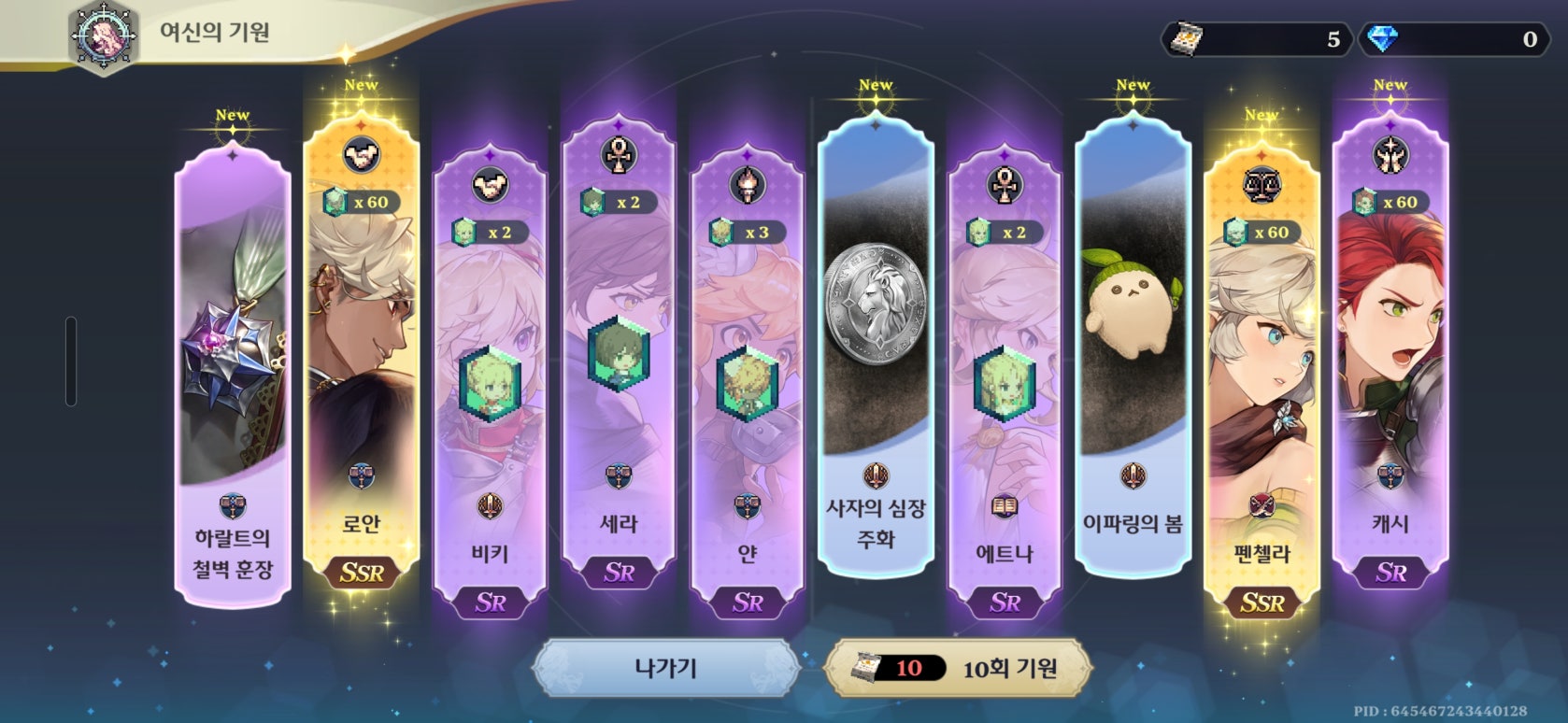Image resolution: width=1568 pixels, height=723 pixels.
Task: Click the x3 shard badge on Yan's card
Action: click(x=748, y=233)
